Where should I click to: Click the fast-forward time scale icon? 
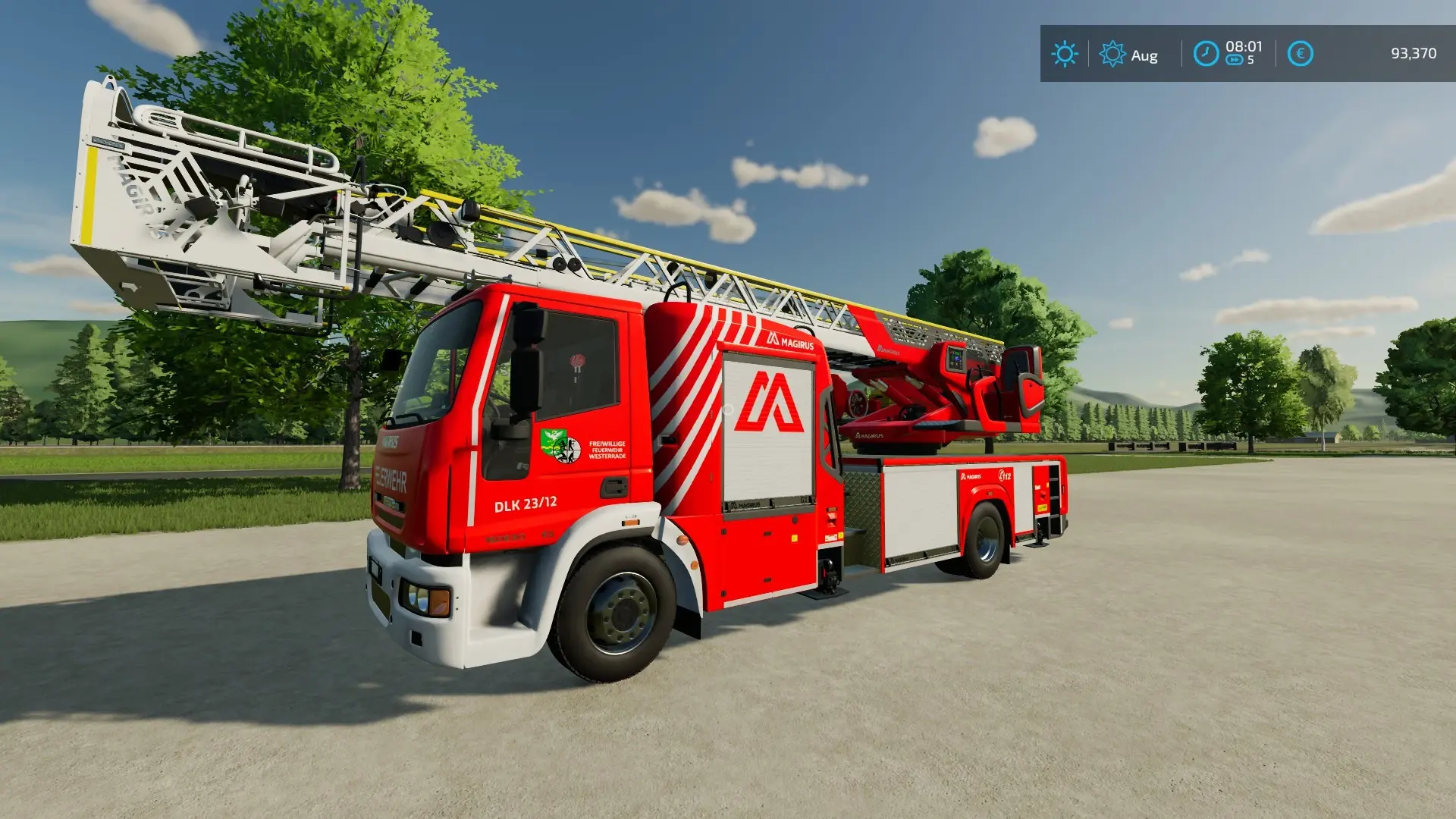pos(1234,61)
